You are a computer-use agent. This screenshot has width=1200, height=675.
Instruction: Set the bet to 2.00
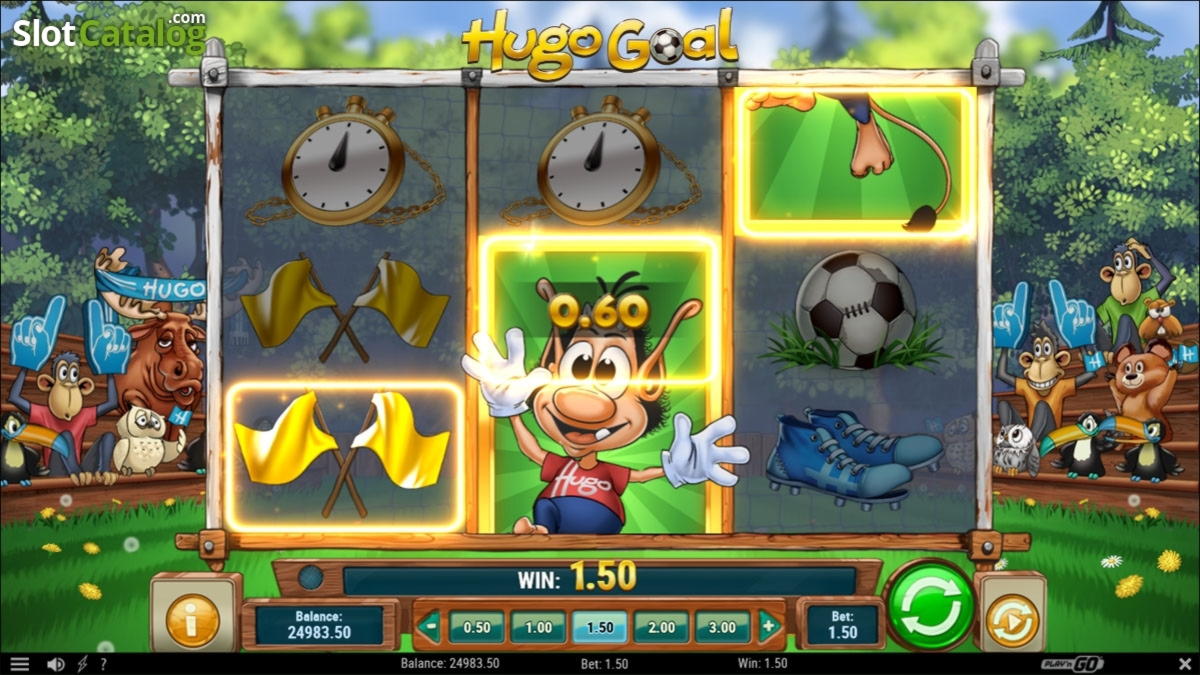[661, 627]
